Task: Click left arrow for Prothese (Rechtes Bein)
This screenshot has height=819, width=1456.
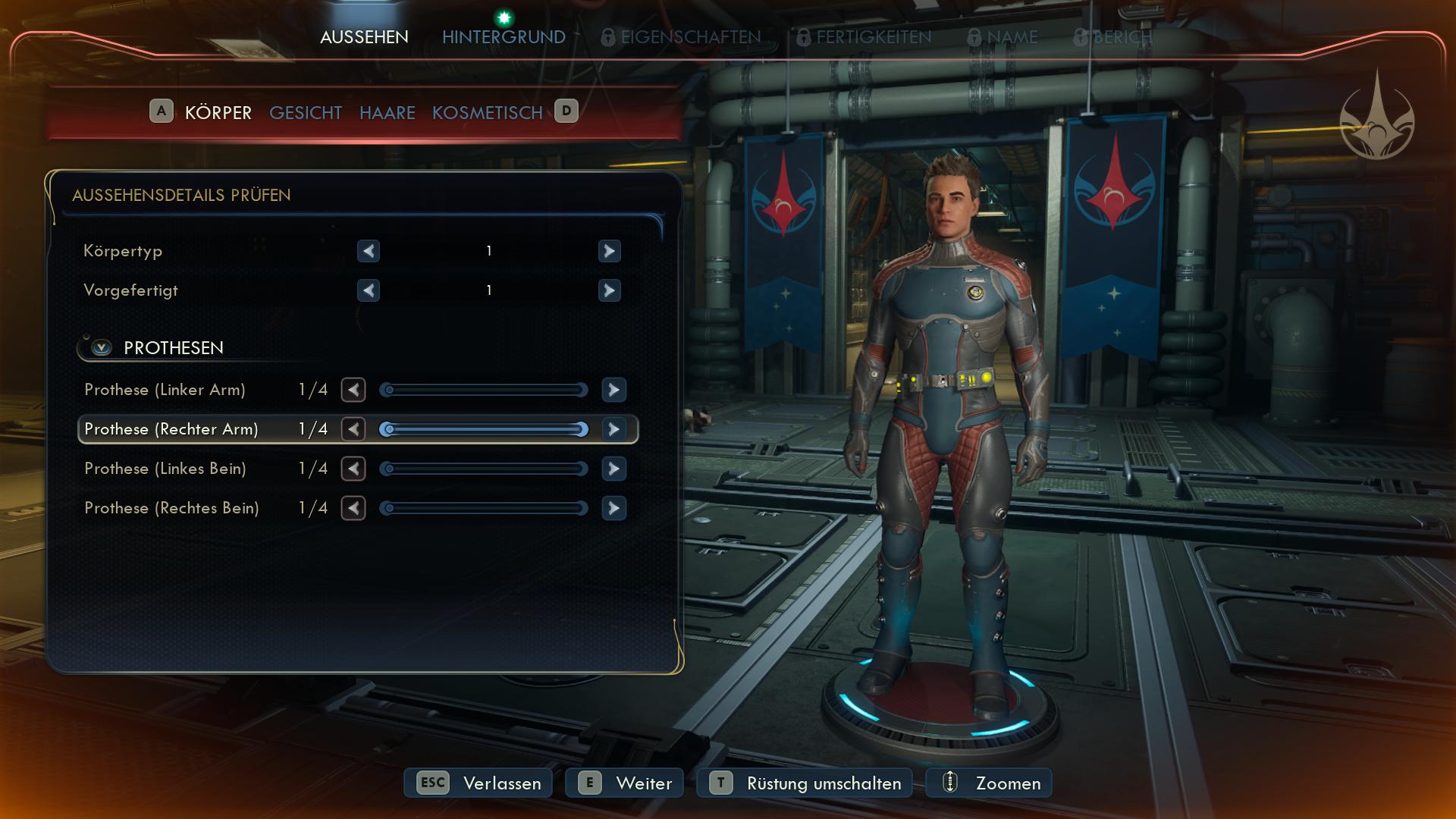Action: [353, 508]
